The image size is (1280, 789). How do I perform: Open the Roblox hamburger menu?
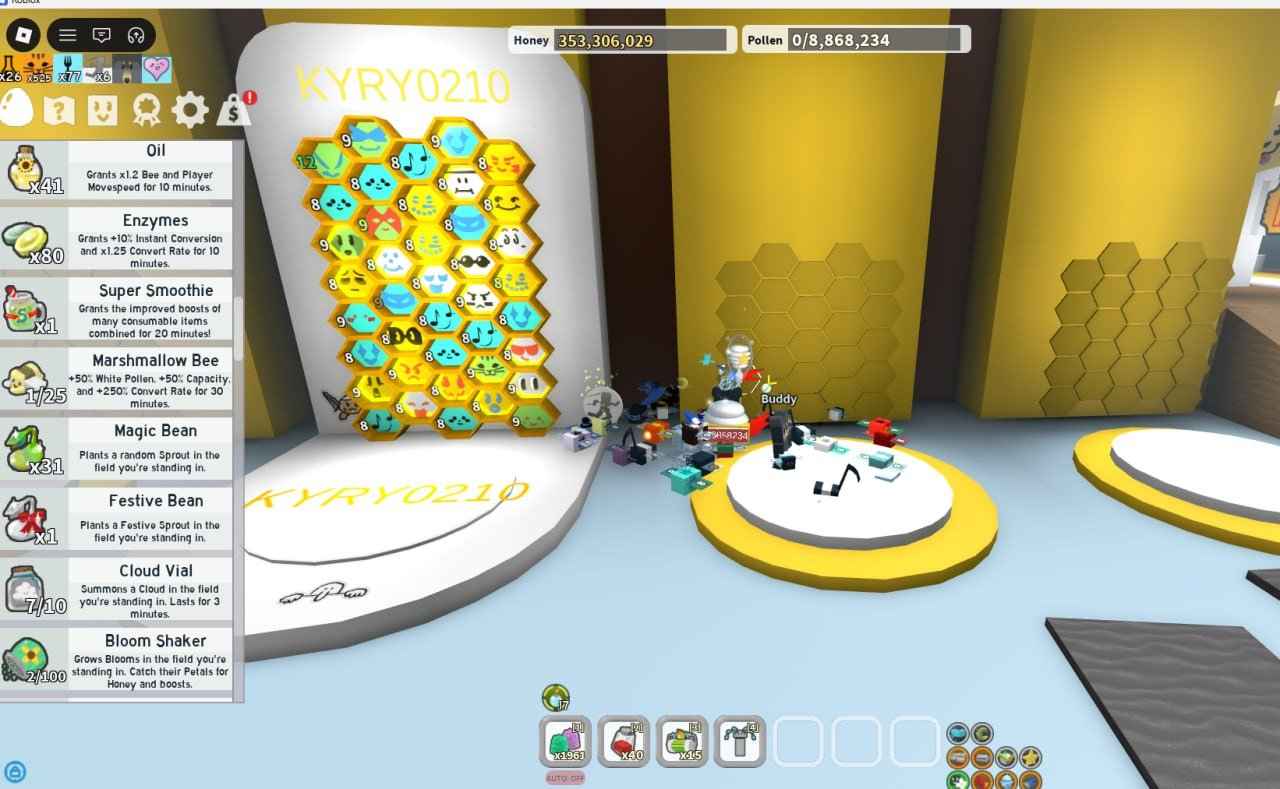coord(66,35)
